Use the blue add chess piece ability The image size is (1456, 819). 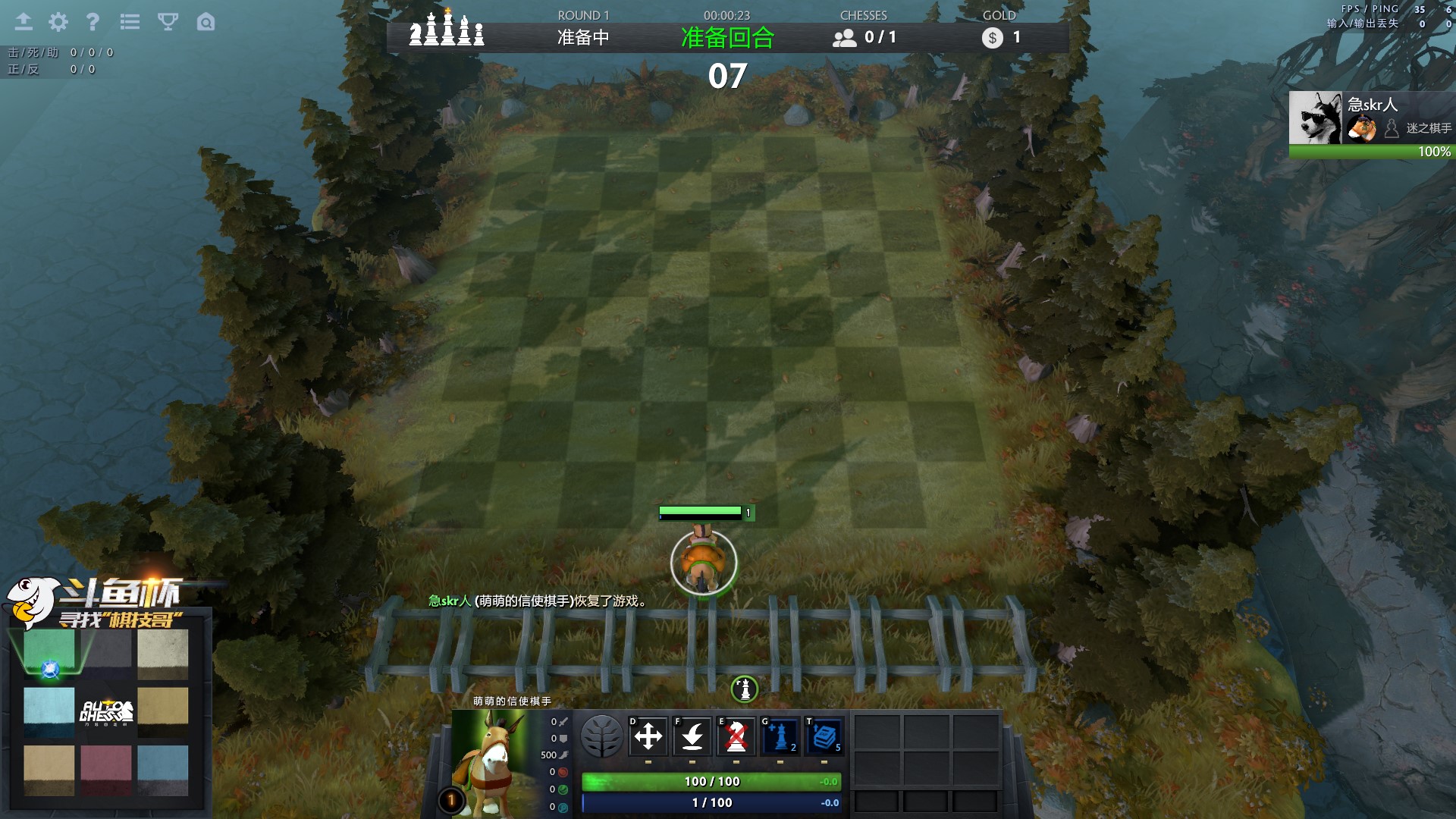click(x=780, y=736)
